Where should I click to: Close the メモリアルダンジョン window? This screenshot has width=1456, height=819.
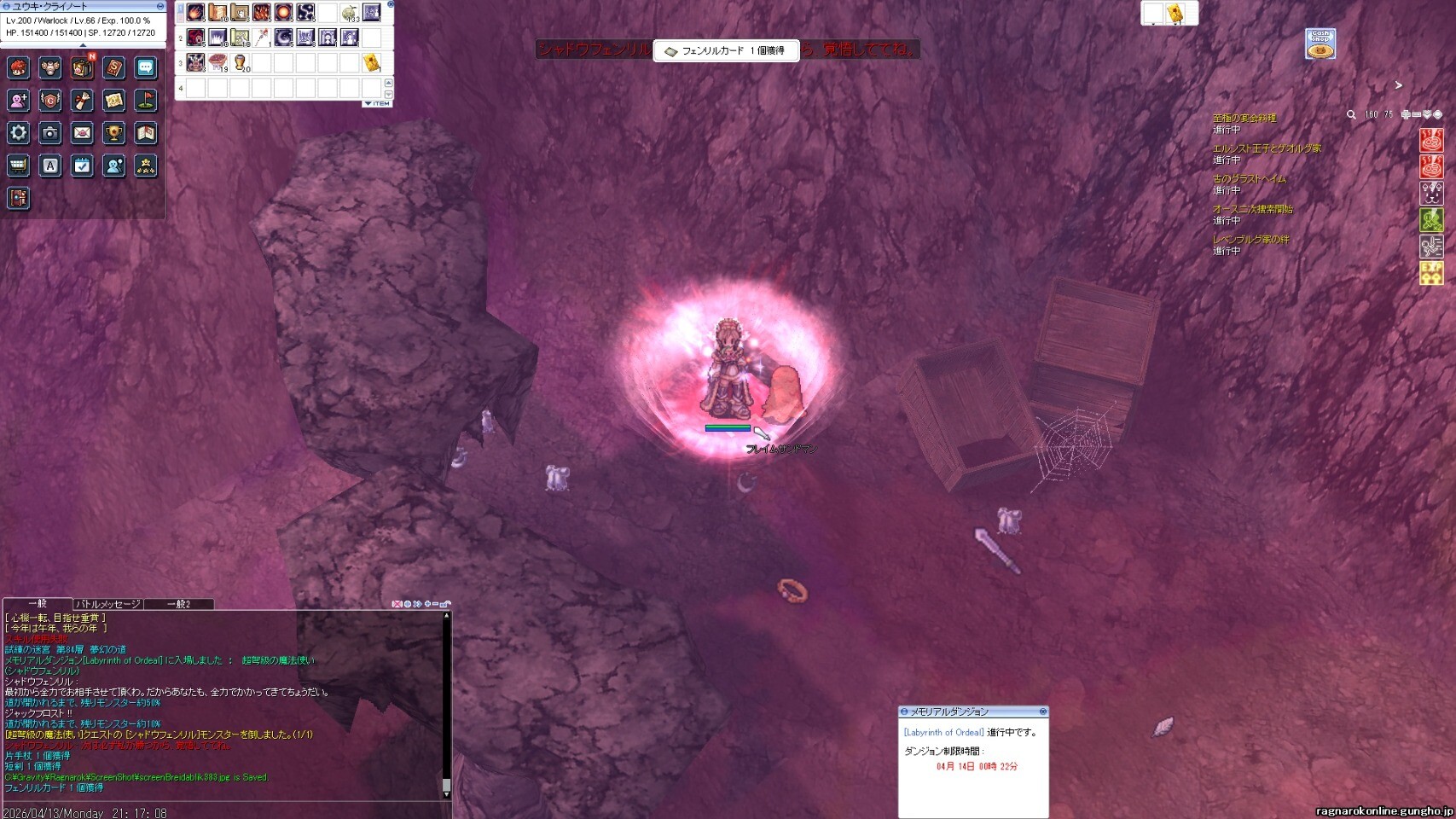click(1042, 712)
